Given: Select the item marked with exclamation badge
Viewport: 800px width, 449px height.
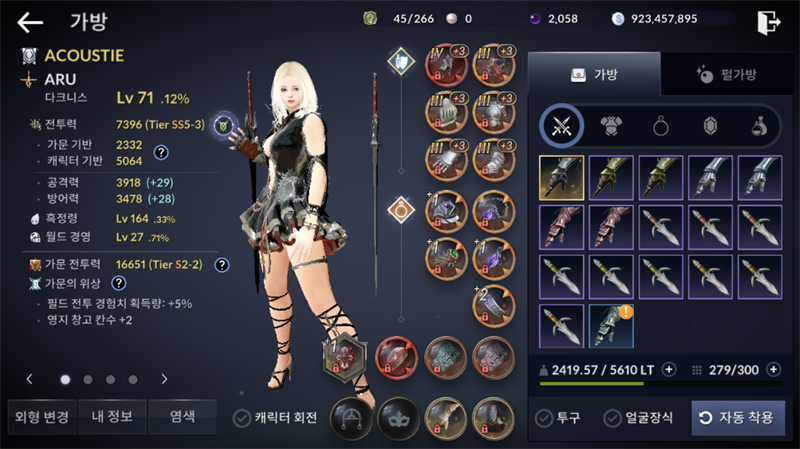Looking at the screenshot, I should [610, 325].
